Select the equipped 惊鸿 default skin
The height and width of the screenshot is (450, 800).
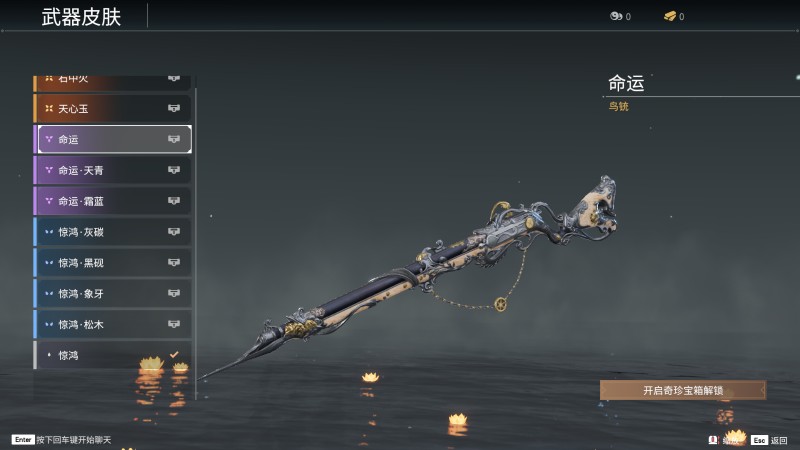pos(112,355)
